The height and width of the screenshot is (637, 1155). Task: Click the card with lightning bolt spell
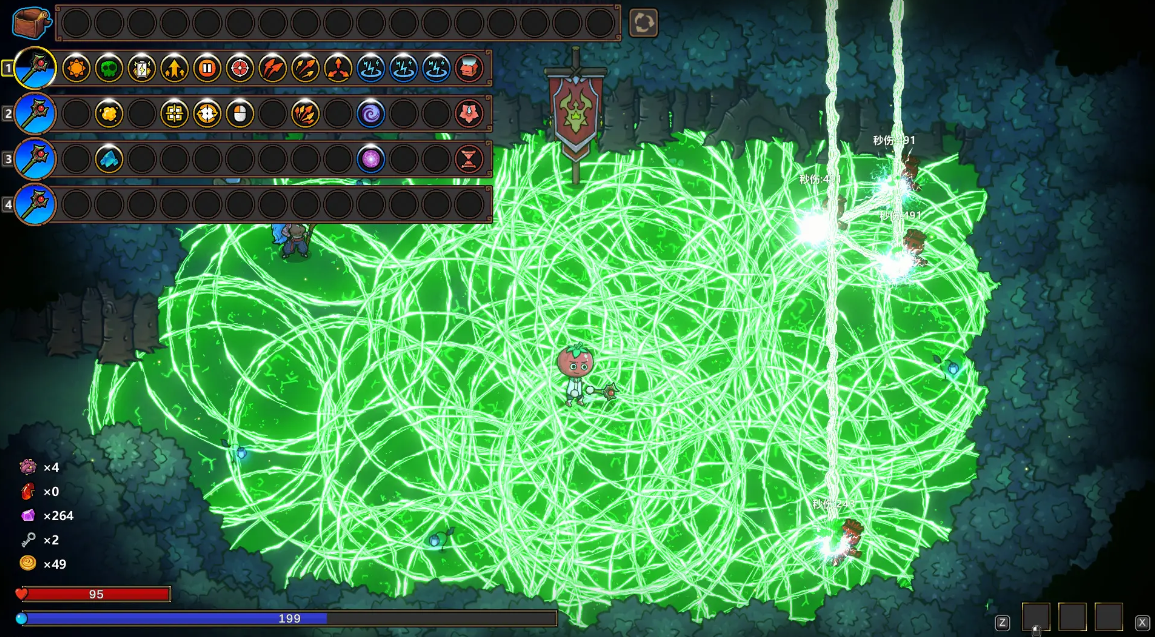tap(142, 68)
